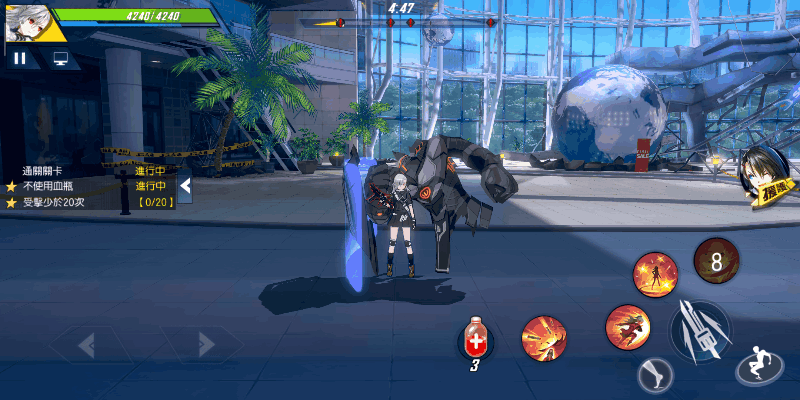Screen dimensions: 800x400
Task: Collapse the stage objectives panel arrow
Action: pyautogui.click(x=185, y=186)
